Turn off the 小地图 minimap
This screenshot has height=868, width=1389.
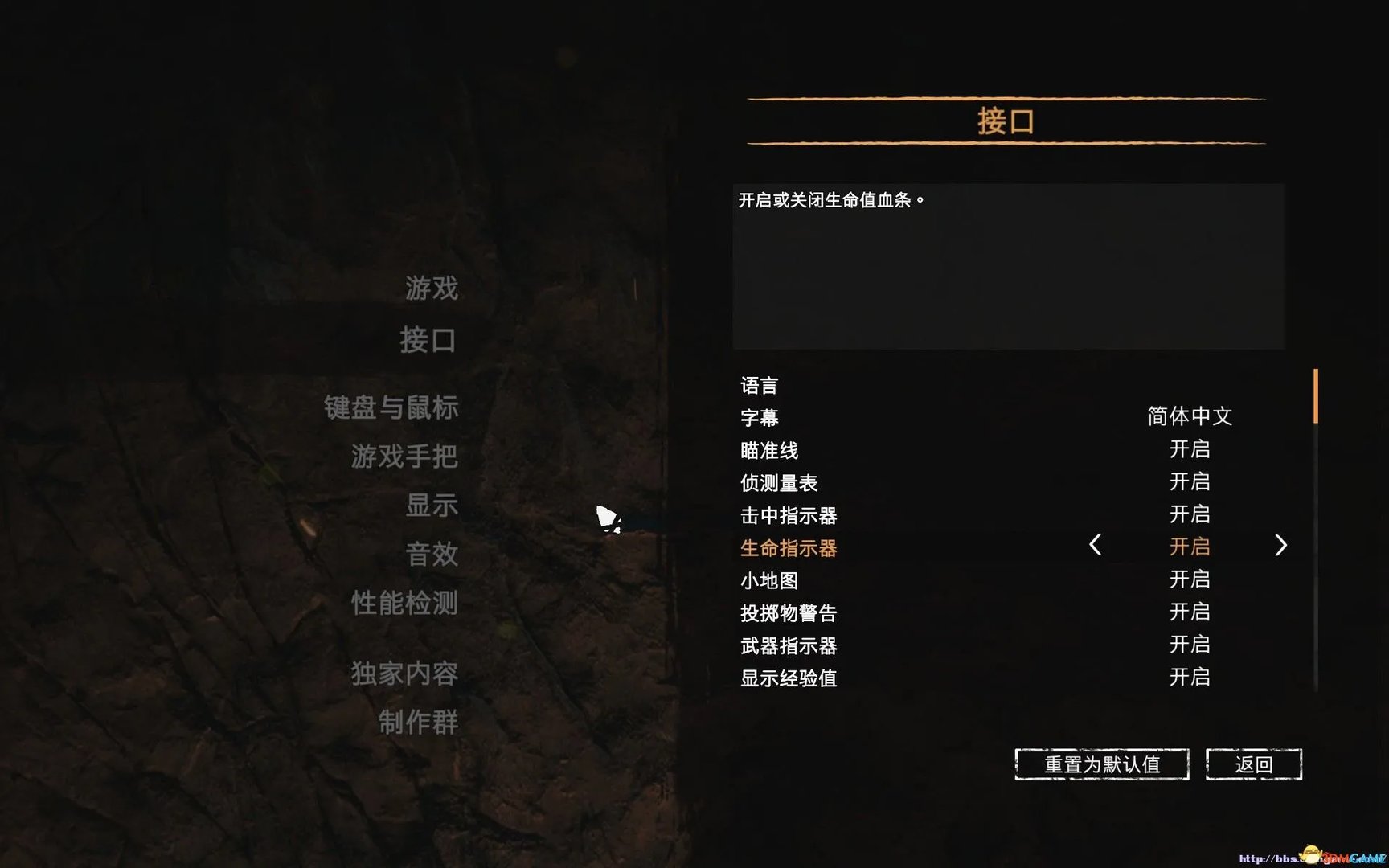[1190, 579]
